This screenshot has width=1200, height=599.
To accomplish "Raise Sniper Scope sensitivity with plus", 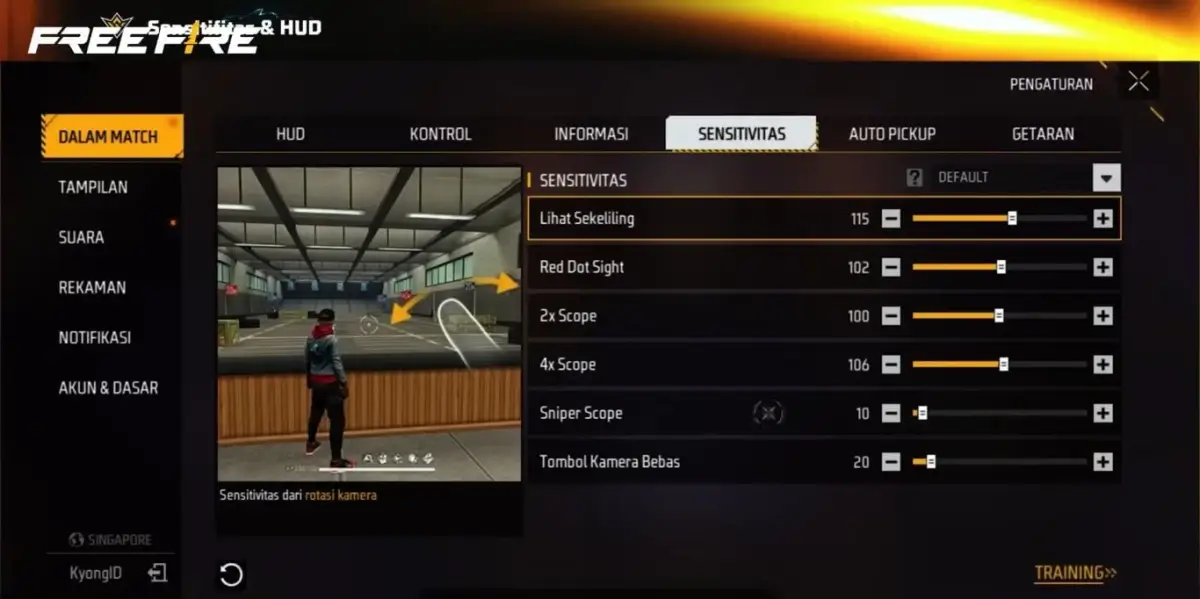I will (1103, 413).
